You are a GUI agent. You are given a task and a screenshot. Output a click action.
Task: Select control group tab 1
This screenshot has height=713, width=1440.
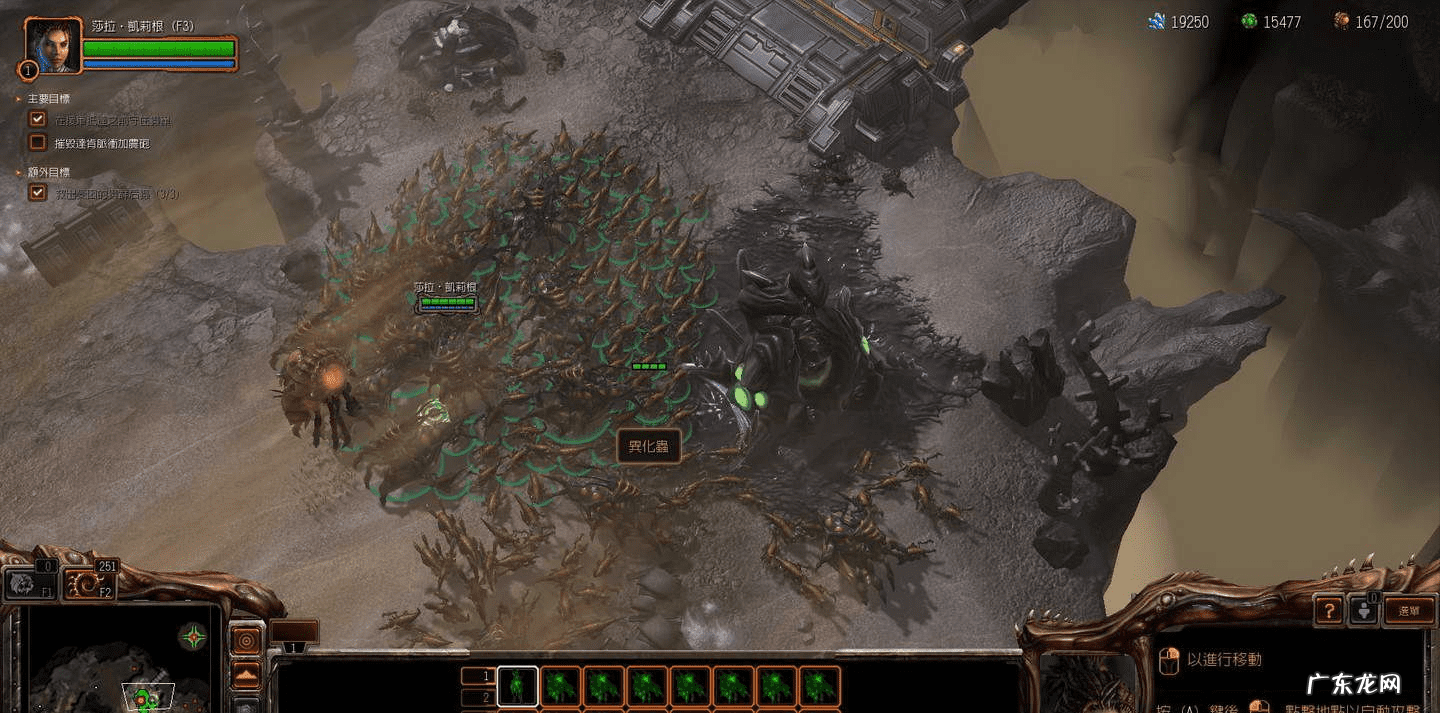point(478,676)
